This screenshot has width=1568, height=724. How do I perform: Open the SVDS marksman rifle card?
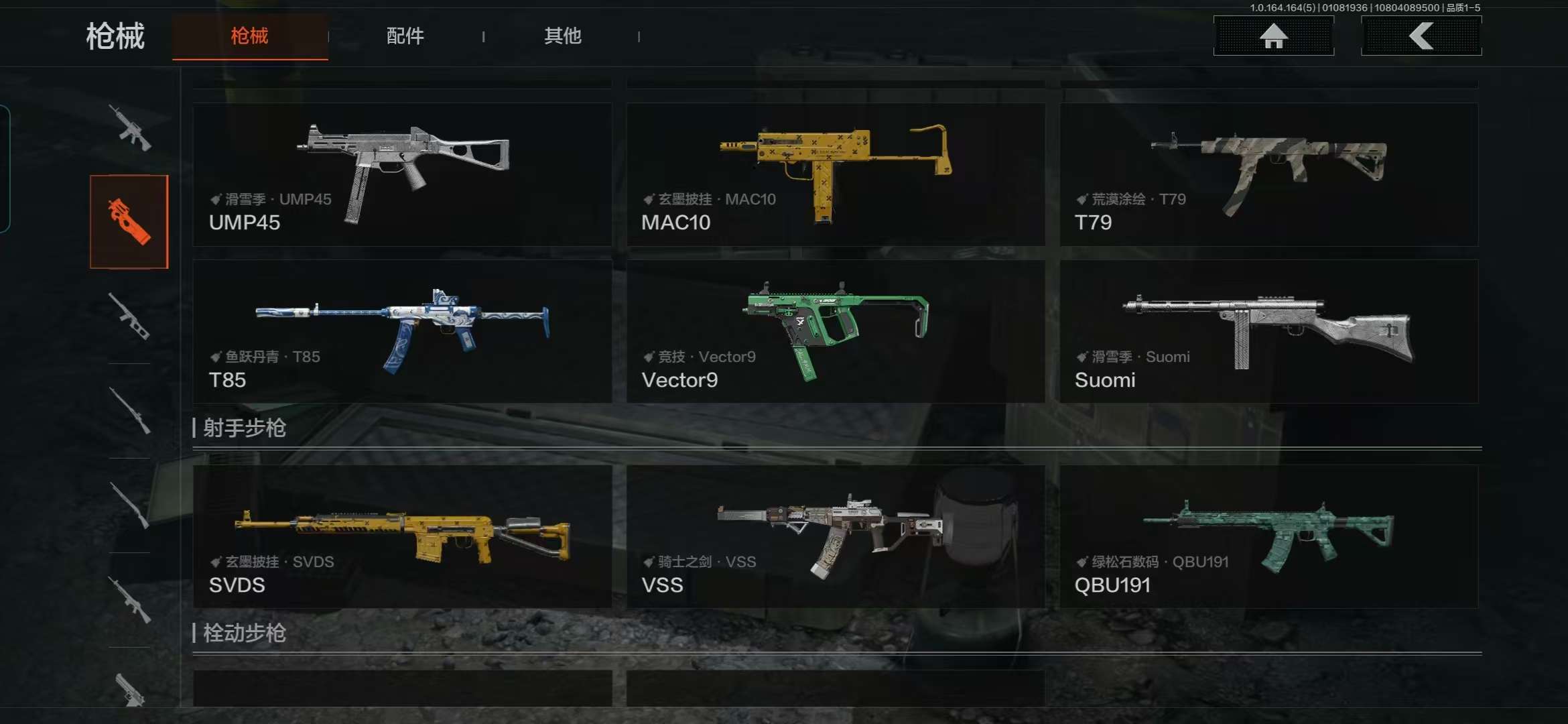click(402, 537)
